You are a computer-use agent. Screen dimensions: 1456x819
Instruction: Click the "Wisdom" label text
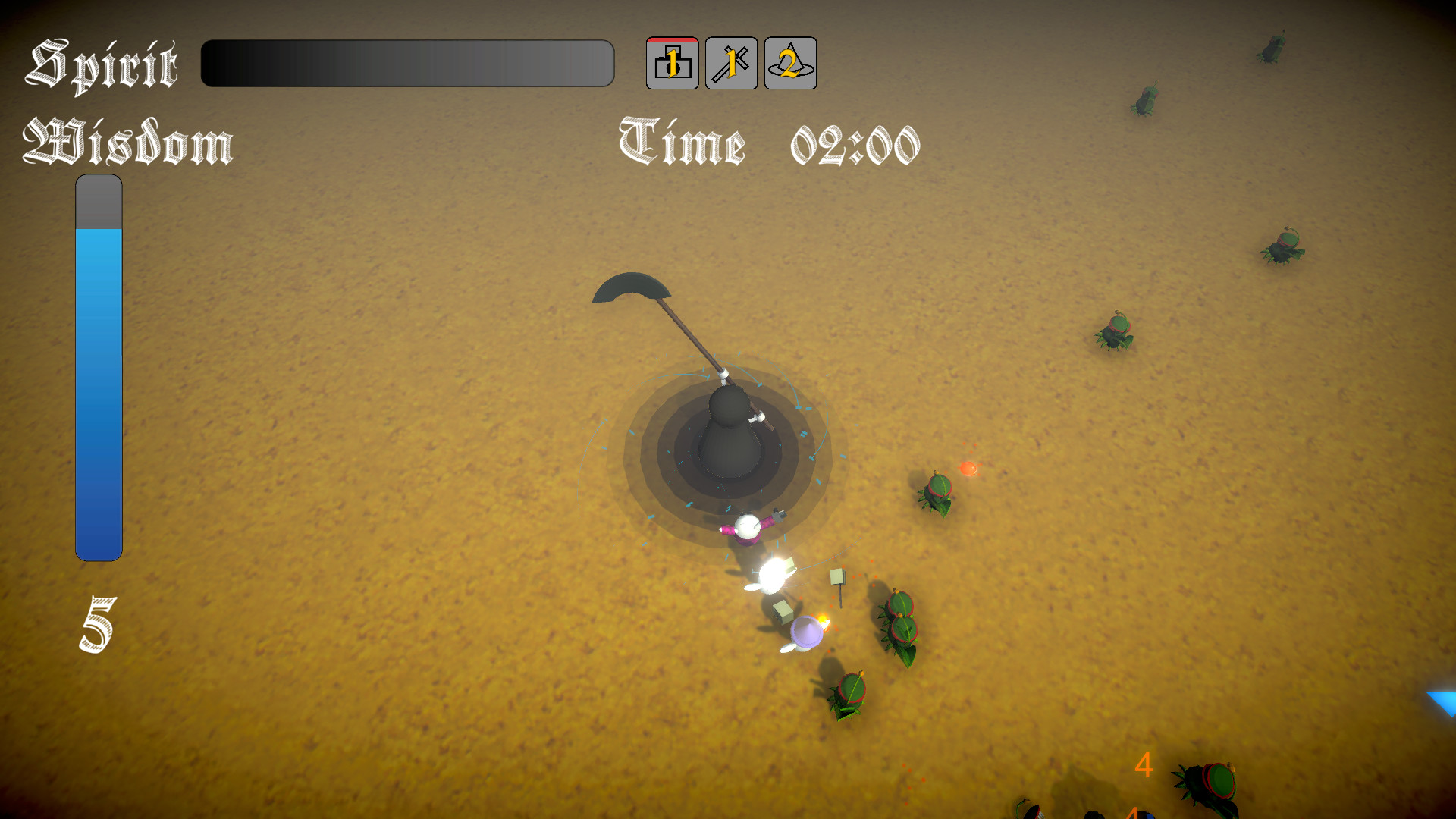[129, 144]
